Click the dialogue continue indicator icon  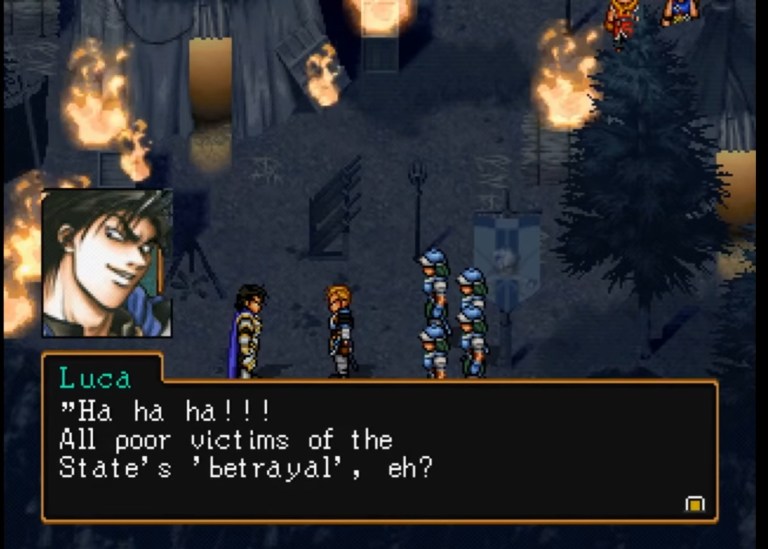(x=694, y=503)
